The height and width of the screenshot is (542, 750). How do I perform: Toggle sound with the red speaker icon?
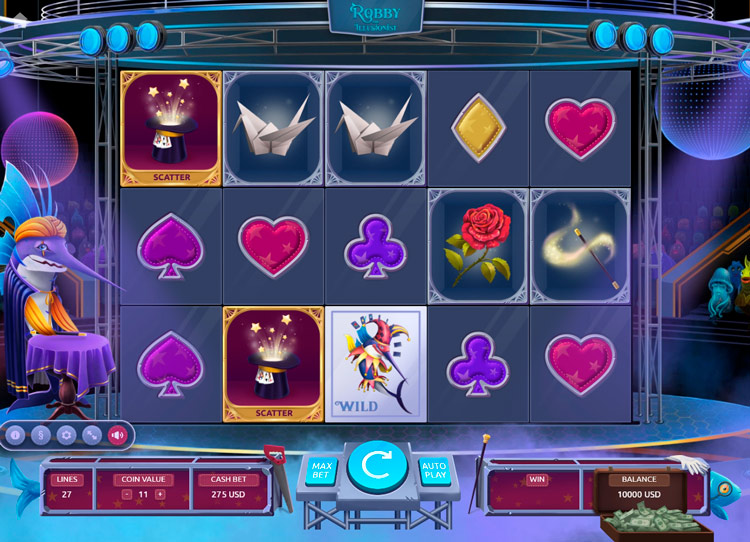pos(118,435)
